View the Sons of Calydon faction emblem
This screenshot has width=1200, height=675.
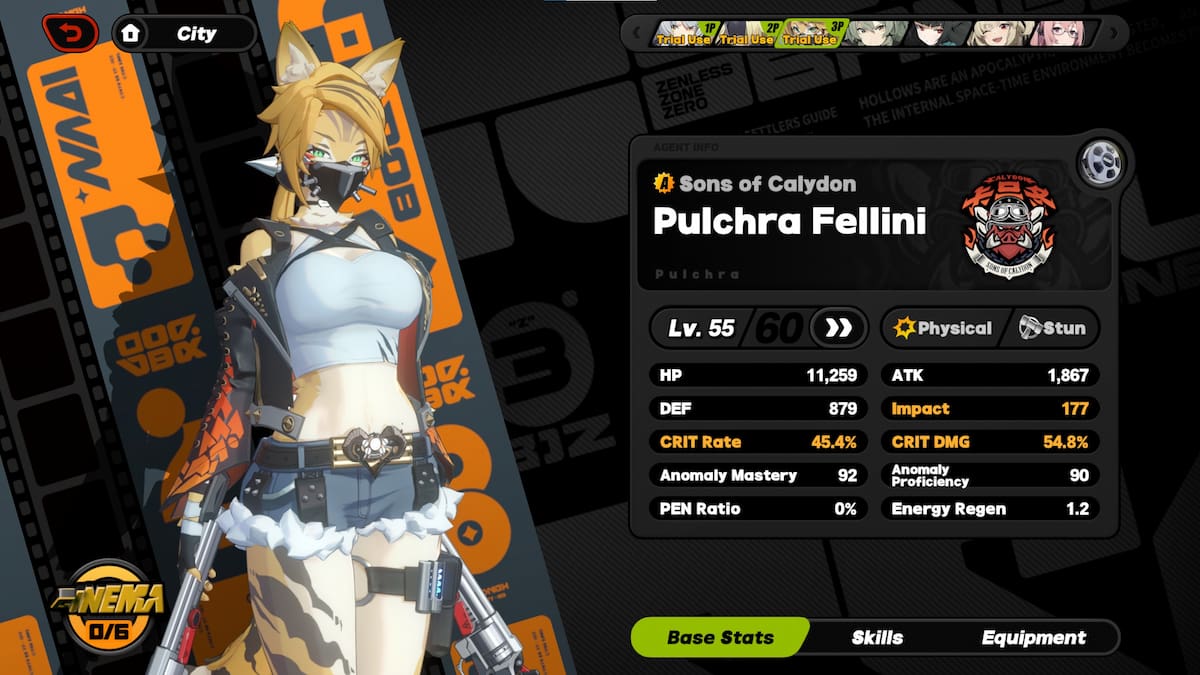pos(1008,230)
